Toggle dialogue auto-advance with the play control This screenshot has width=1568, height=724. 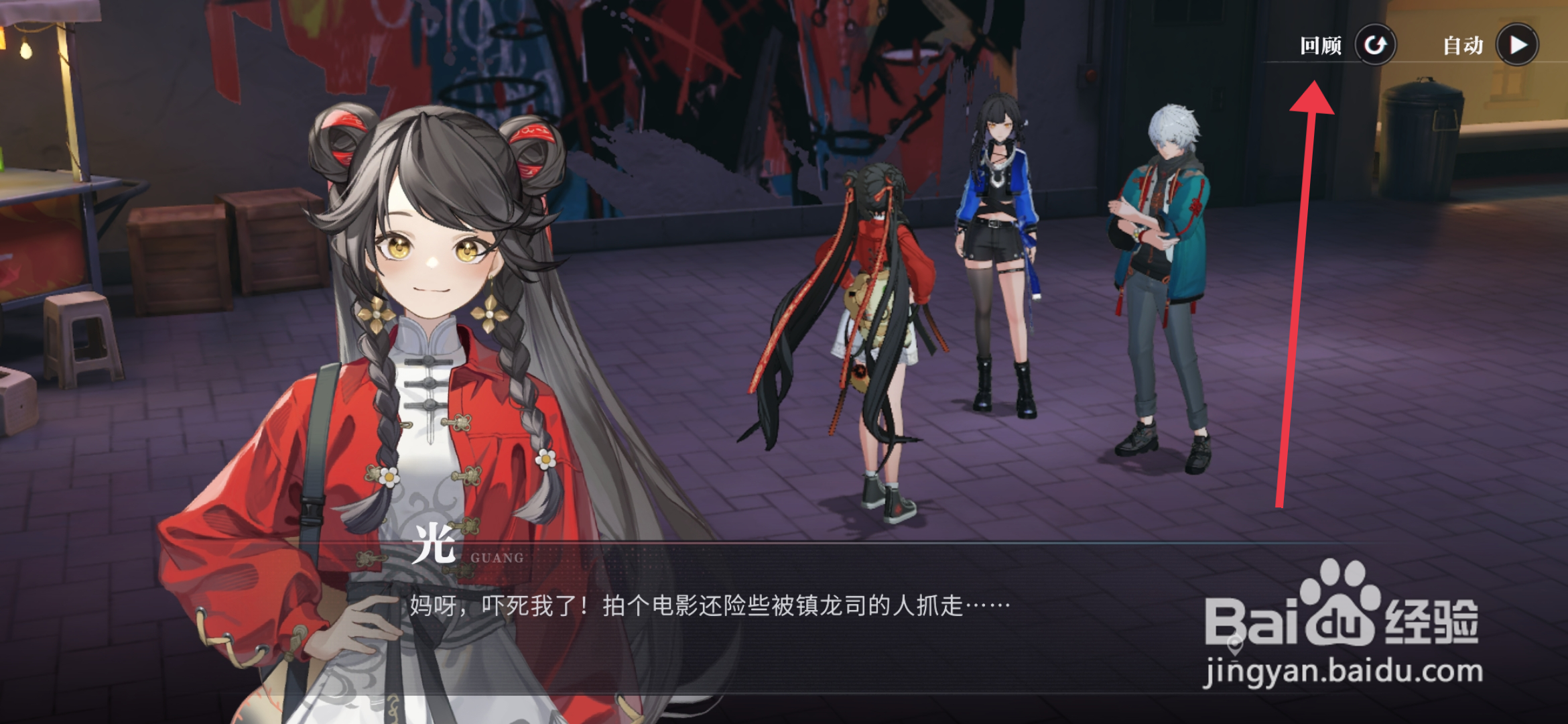1517,44
